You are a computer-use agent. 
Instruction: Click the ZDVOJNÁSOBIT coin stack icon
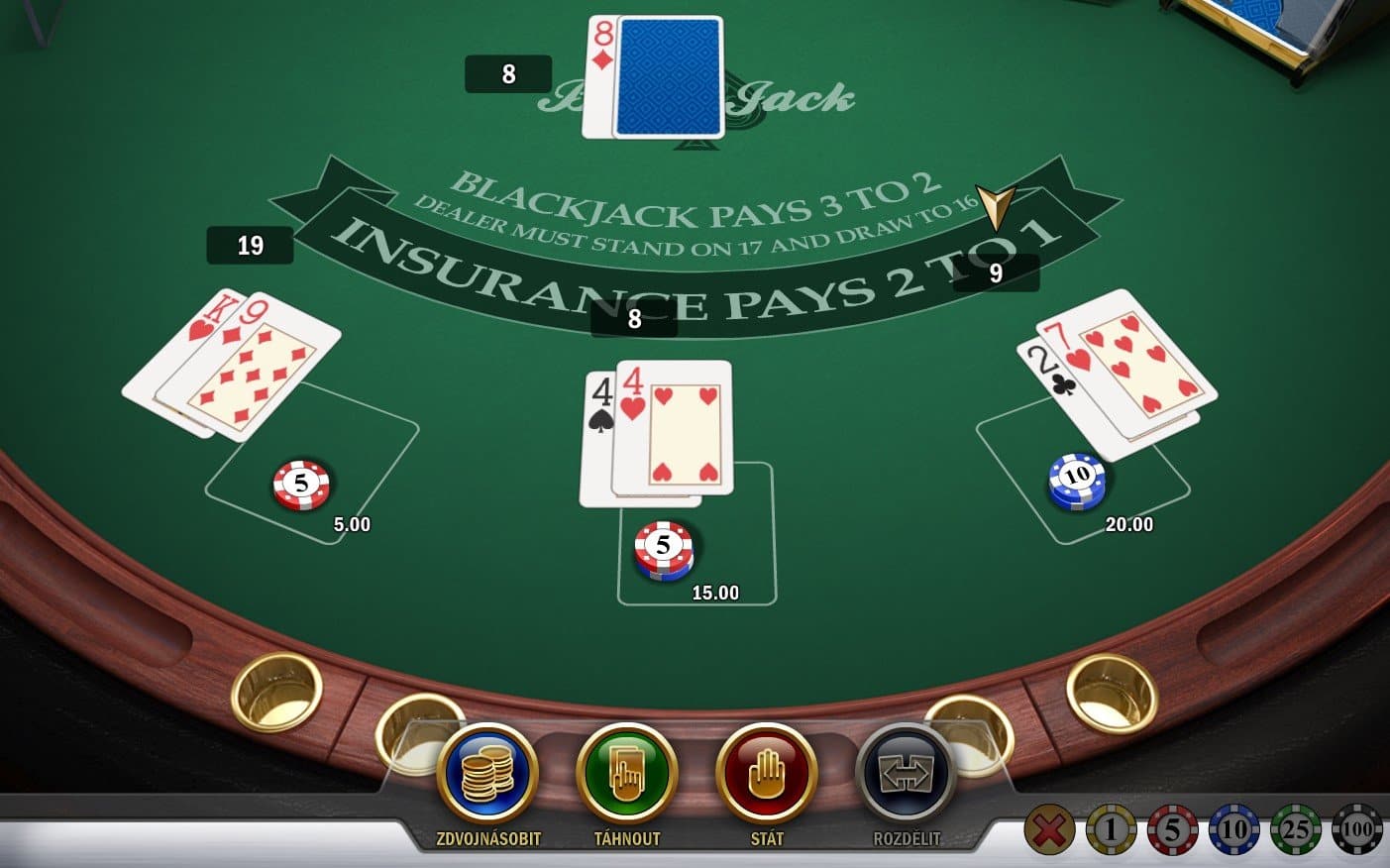coord(486,782)
